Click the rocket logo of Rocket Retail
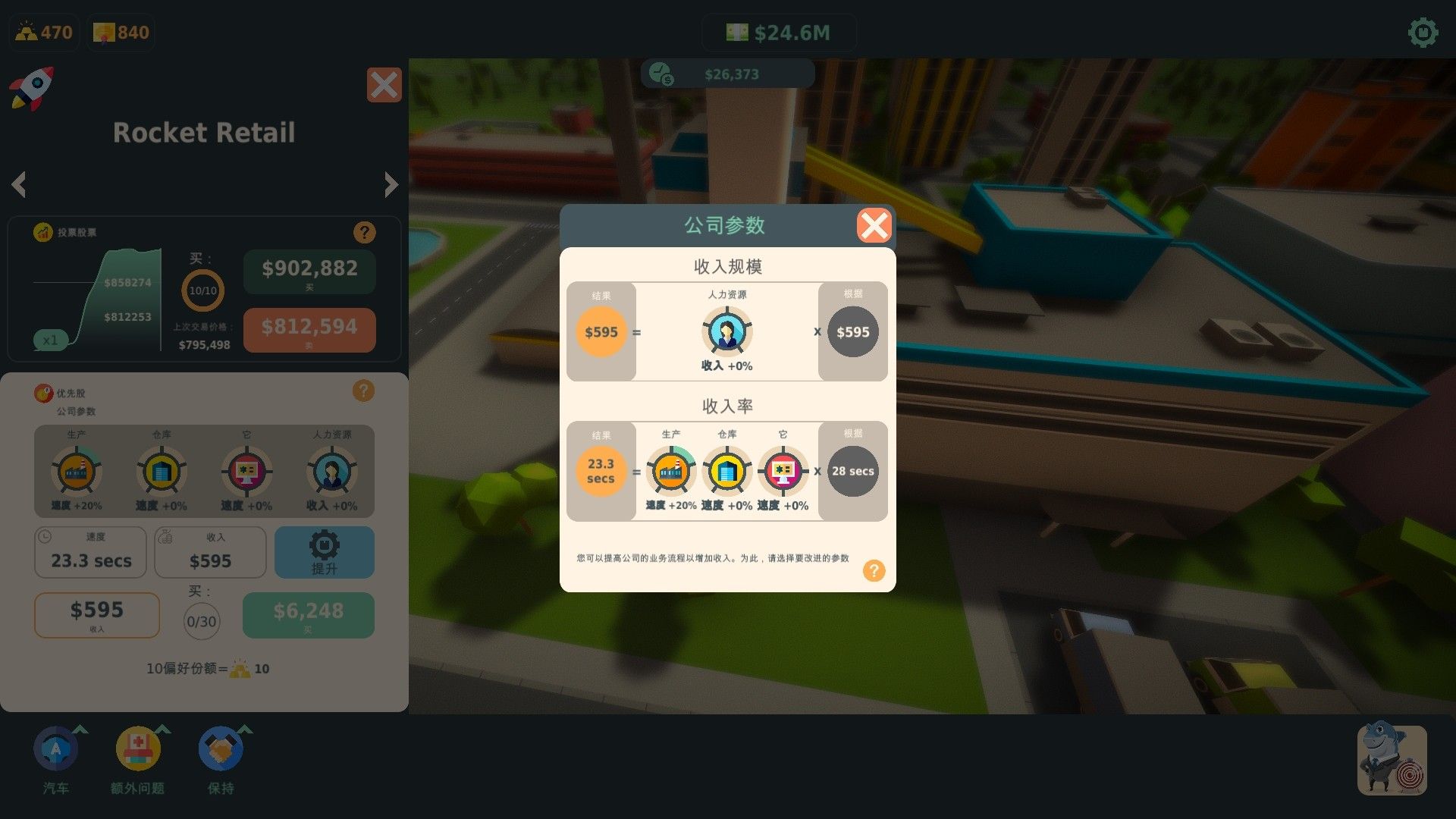 tap(32, 89)
